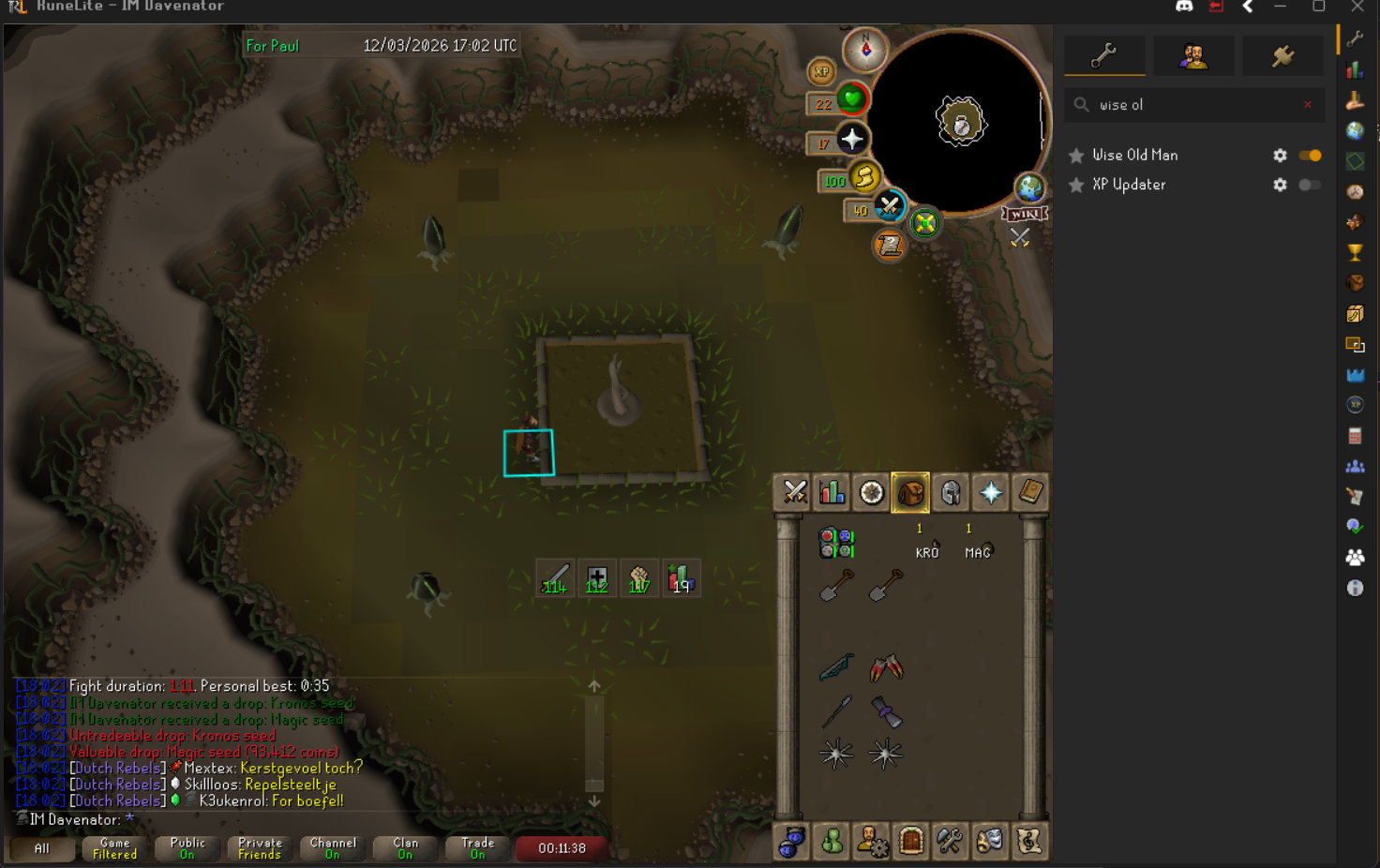The height and width of the screenshot is (868, 1380).
Task: Open the Settings wrench-and-hammer tab
Action: point(950,841)
